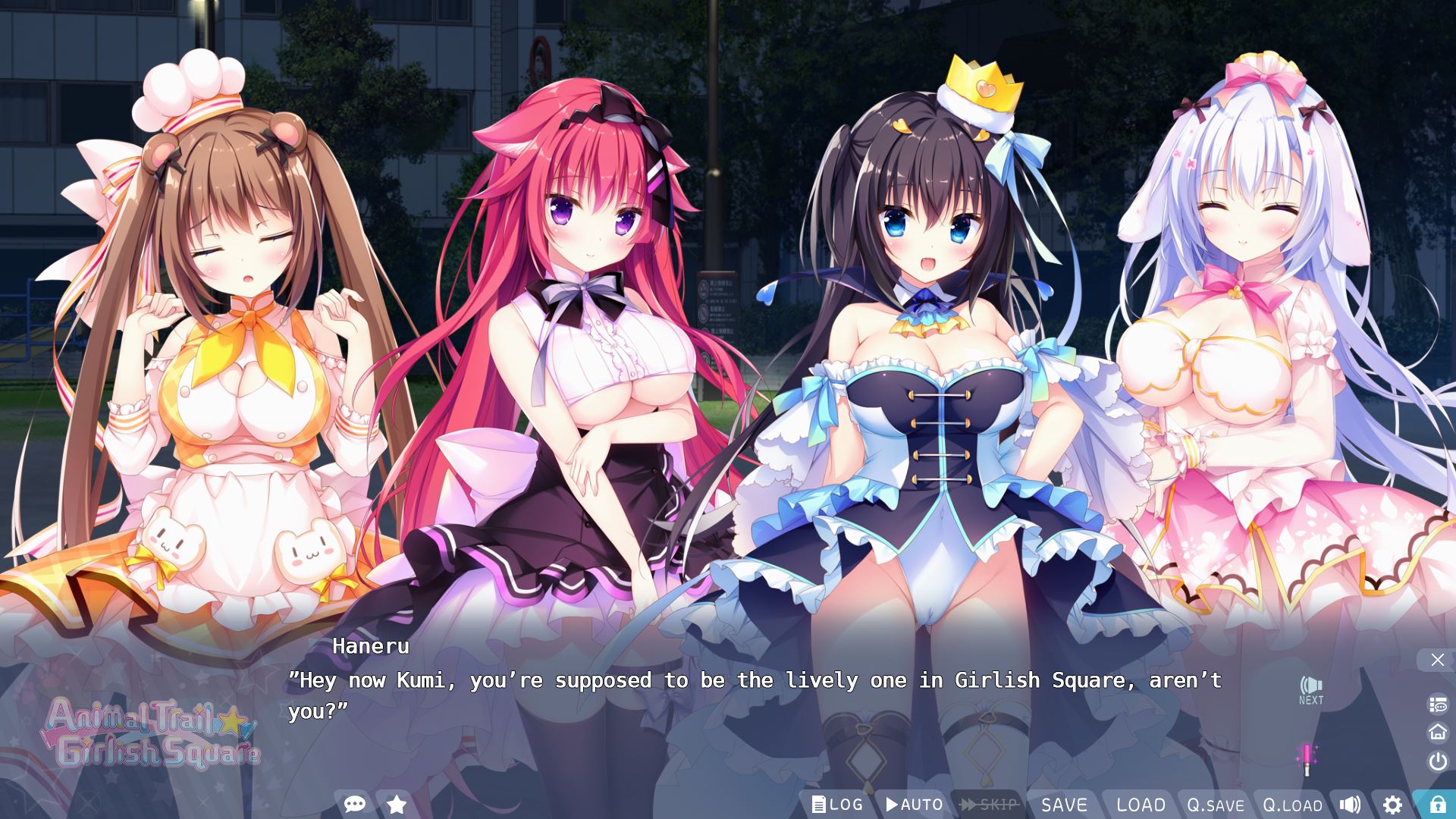The image size is (1456, 819).
Task: Return to title via the house icon
Action: coord(1437,732)
